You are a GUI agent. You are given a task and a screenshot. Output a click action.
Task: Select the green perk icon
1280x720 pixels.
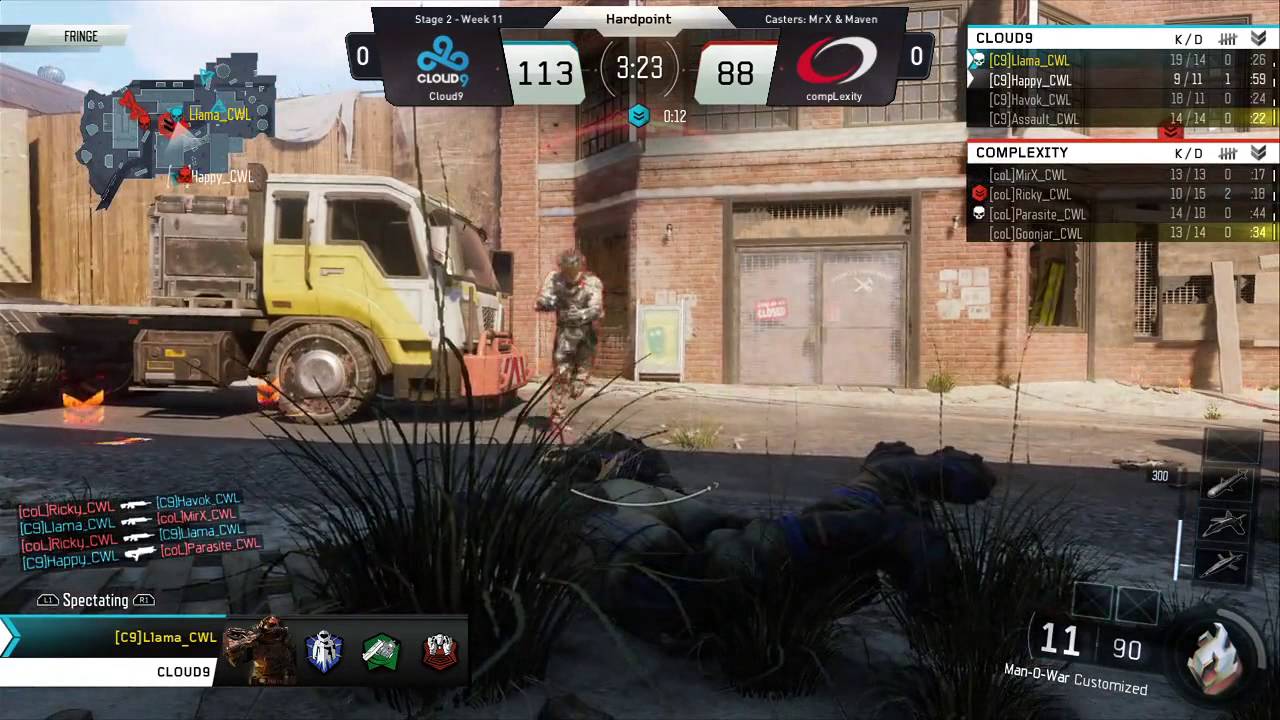click(381, 652)
